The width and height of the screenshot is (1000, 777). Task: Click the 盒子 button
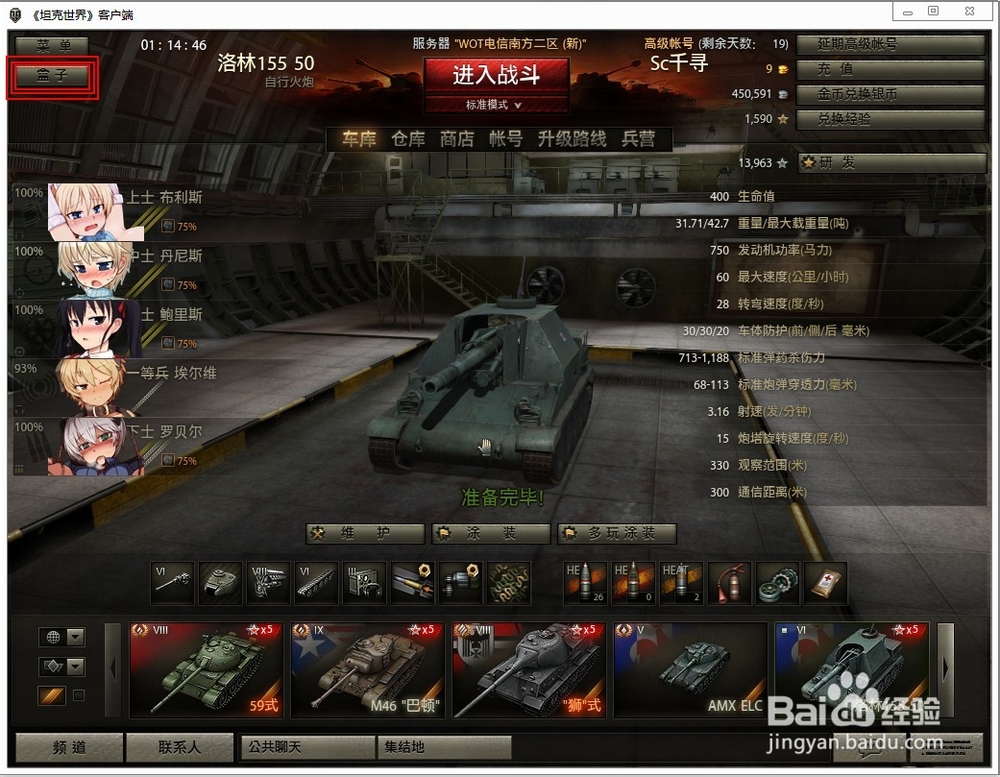tap(53, 76)
